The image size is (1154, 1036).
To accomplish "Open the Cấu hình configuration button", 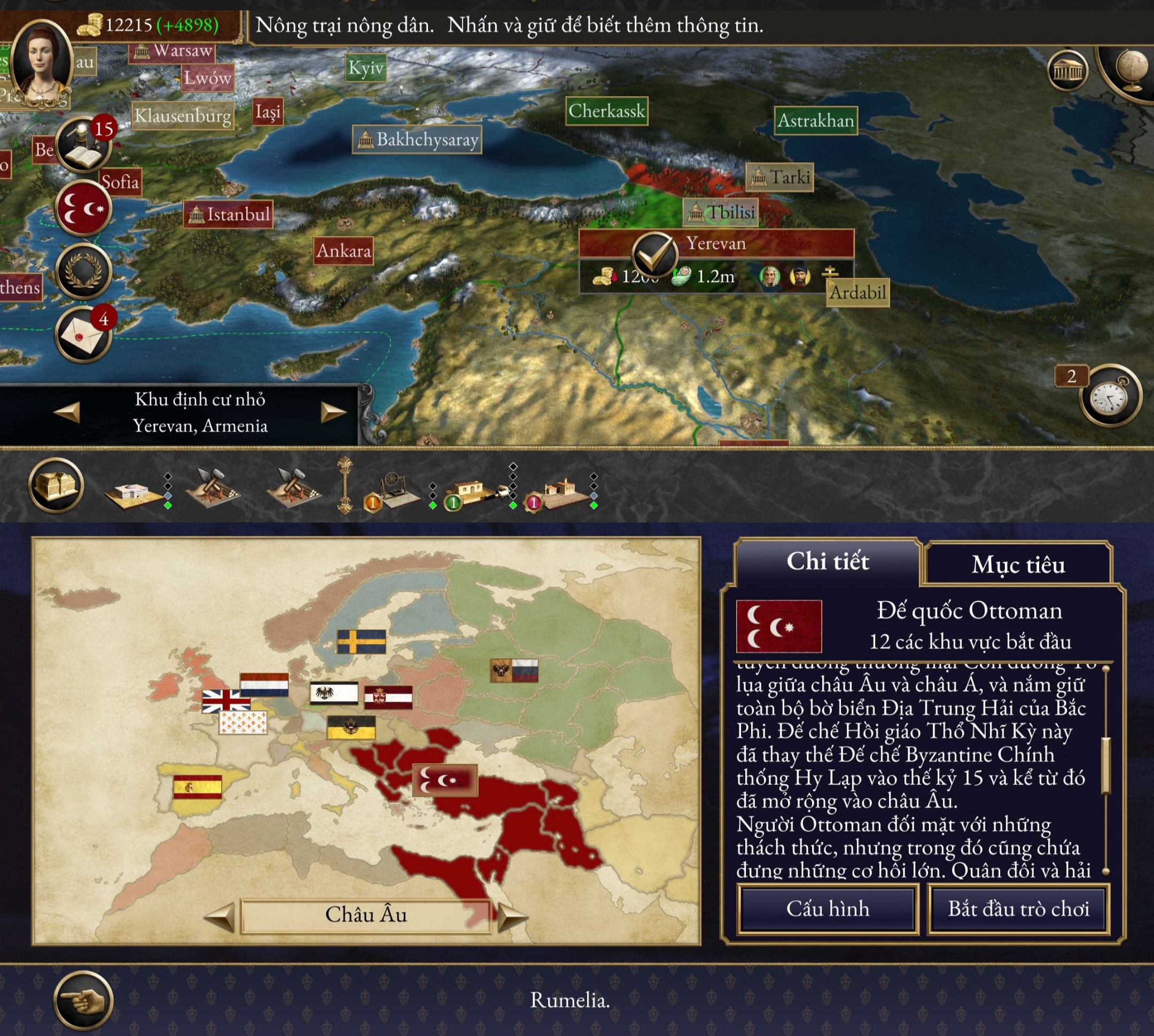I will point(827,908).
